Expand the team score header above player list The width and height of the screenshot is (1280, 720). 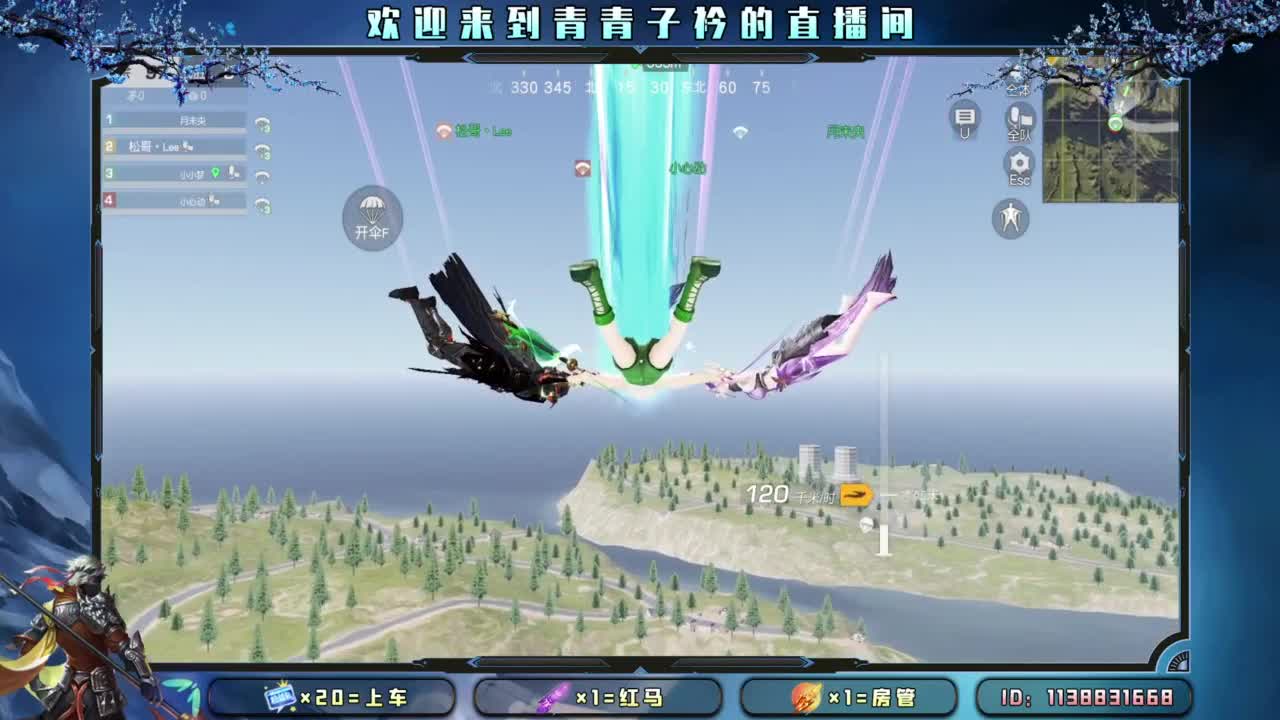tap(177, 96)
